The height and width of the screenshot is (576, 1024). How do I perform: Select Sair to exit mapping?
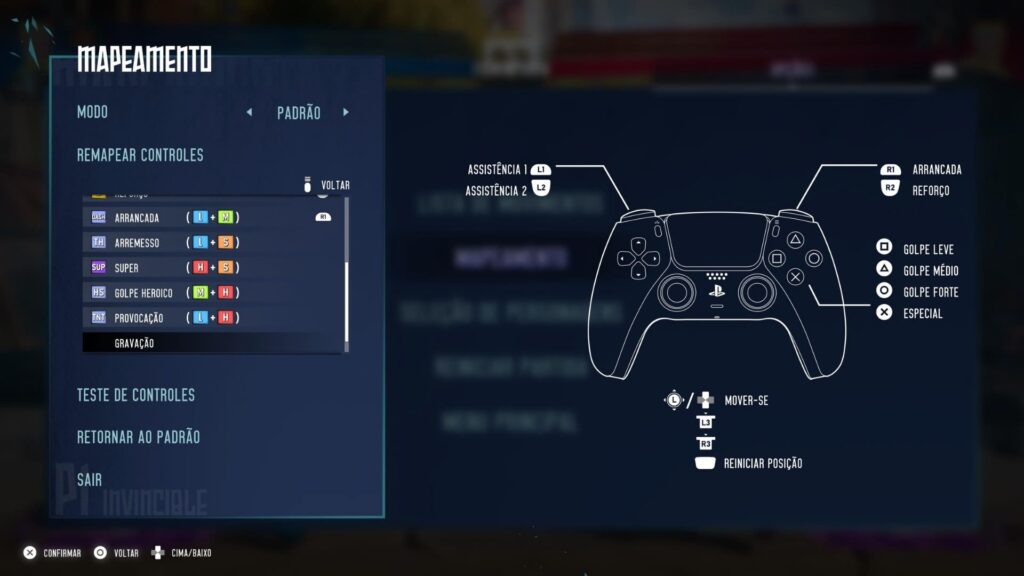(90, 480)
